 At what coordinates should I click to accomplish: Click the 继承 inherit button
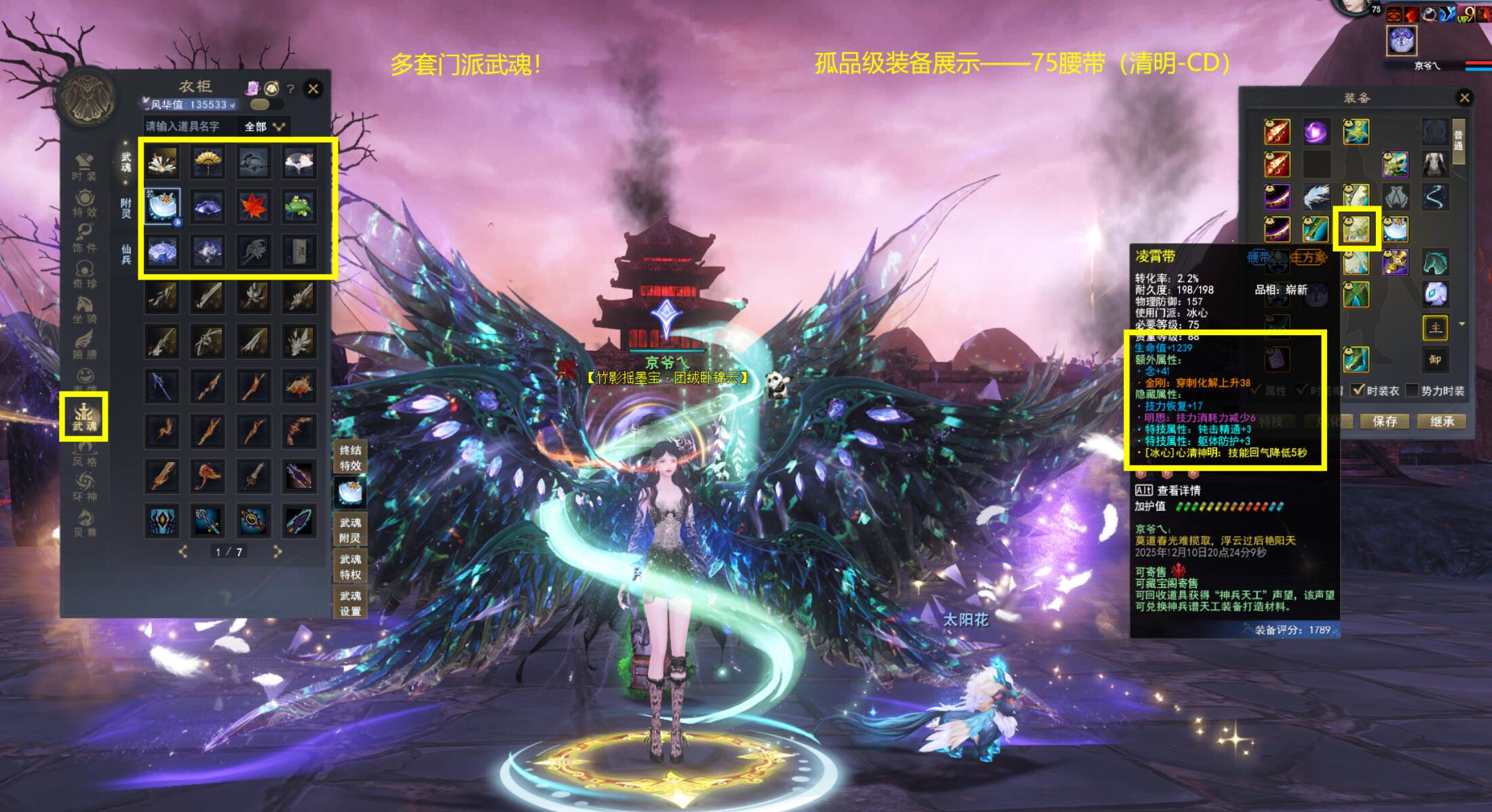(x=1442, y=421)
